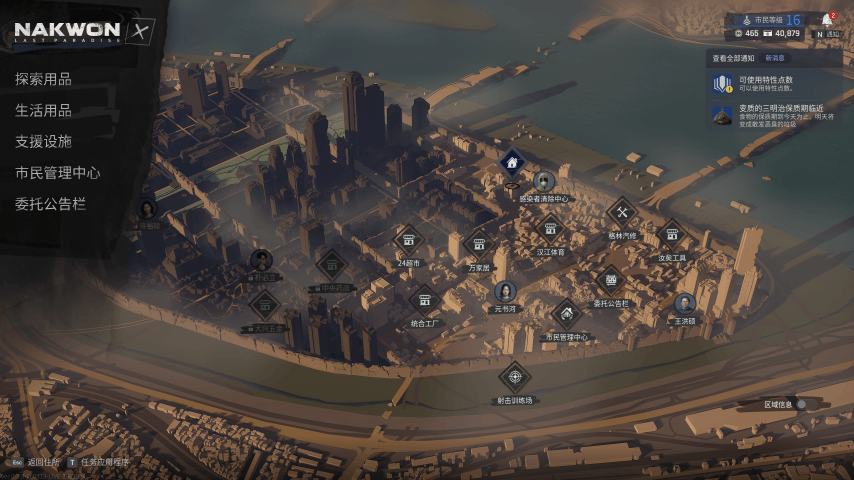The image size is (854, 480).
Task: Choose 支援设施 in the side menu
Action: 43,141
